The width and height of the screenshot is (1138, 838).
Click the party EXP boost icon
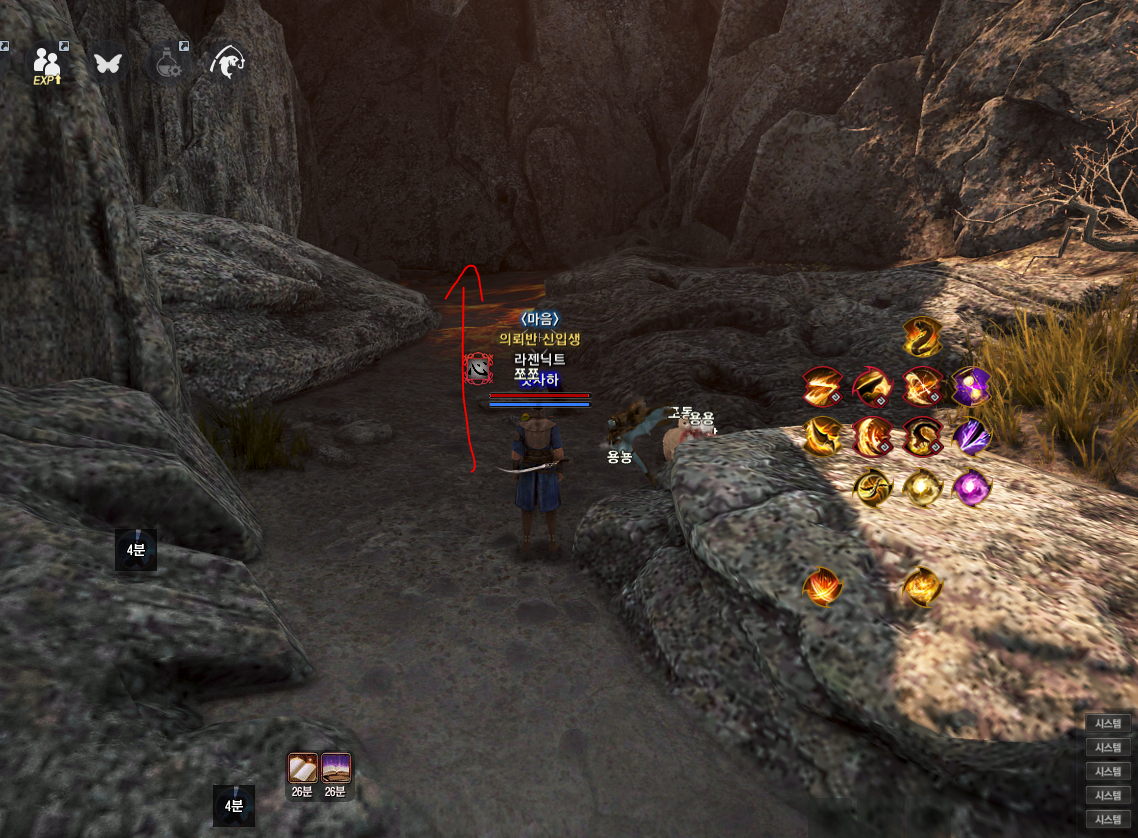coord(46,64)
